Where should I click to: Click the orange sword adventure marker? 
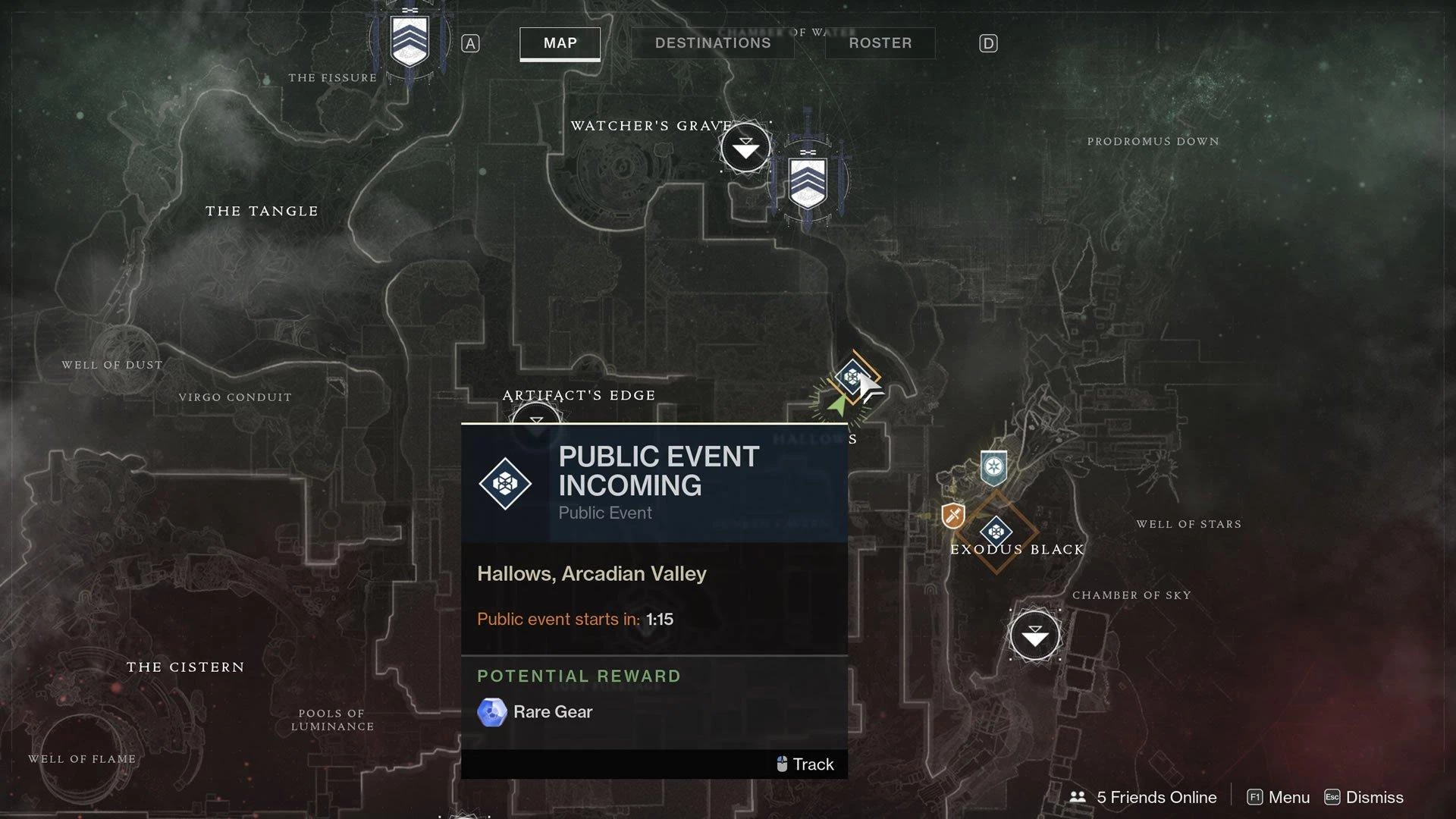pos(953,516)
